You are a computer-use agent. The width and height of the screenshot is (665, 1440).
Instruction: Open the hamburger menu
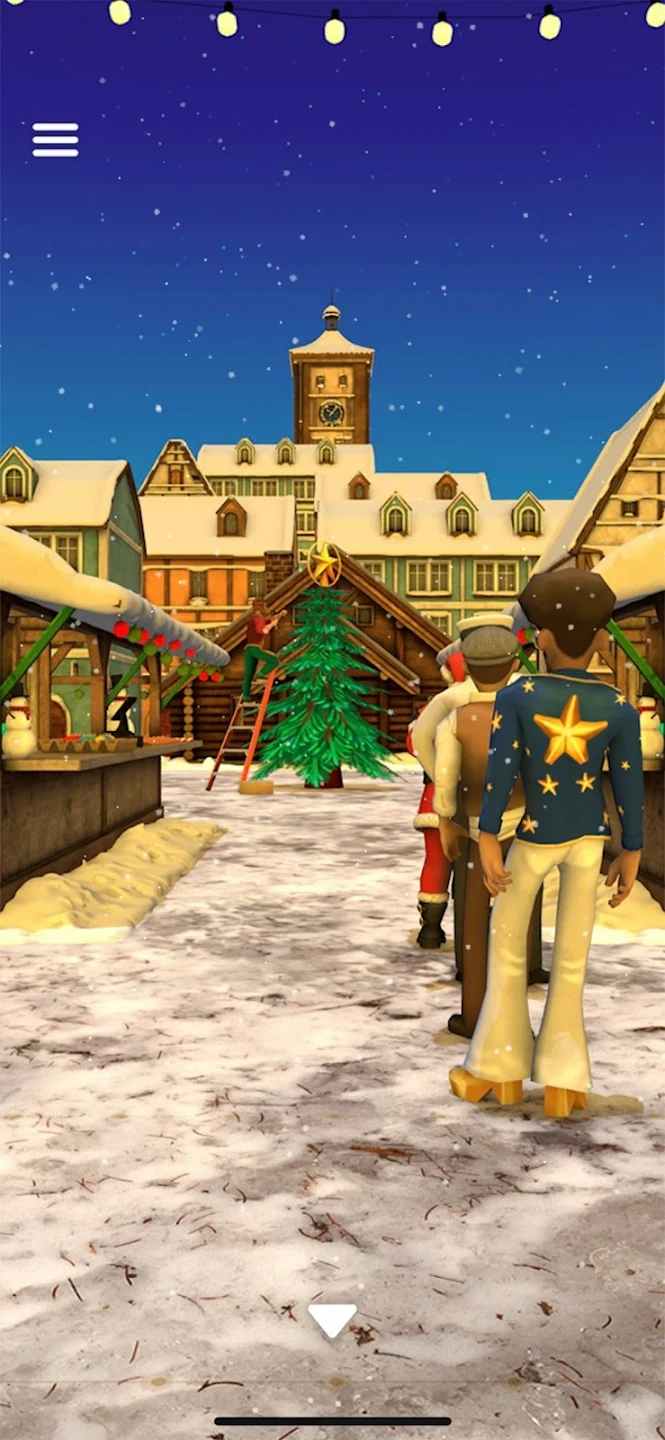tap(55, 140)
